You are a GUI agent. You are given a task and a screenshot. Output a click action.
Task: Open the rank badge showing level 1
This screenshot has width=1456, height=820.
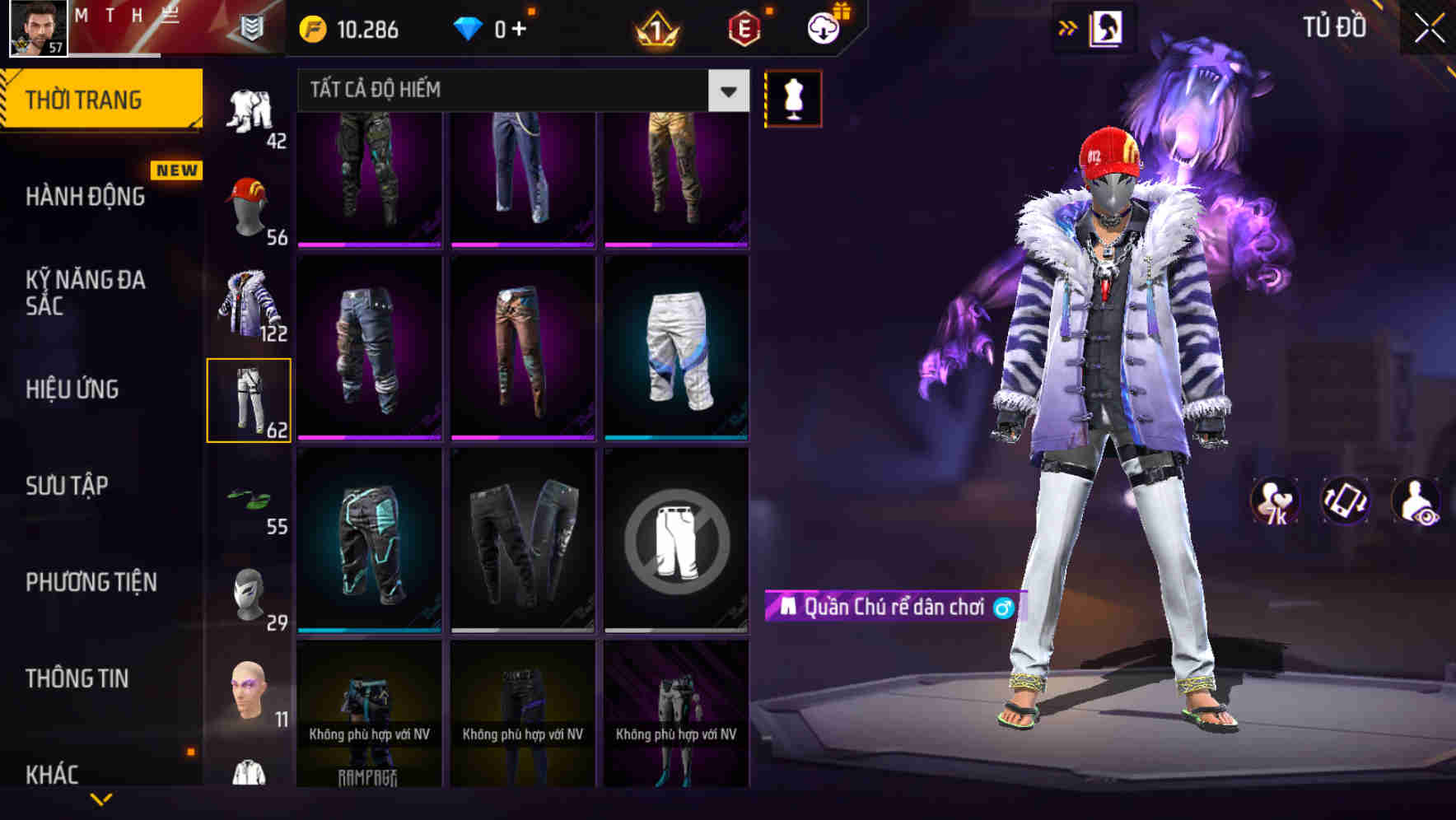pos(653,31)
